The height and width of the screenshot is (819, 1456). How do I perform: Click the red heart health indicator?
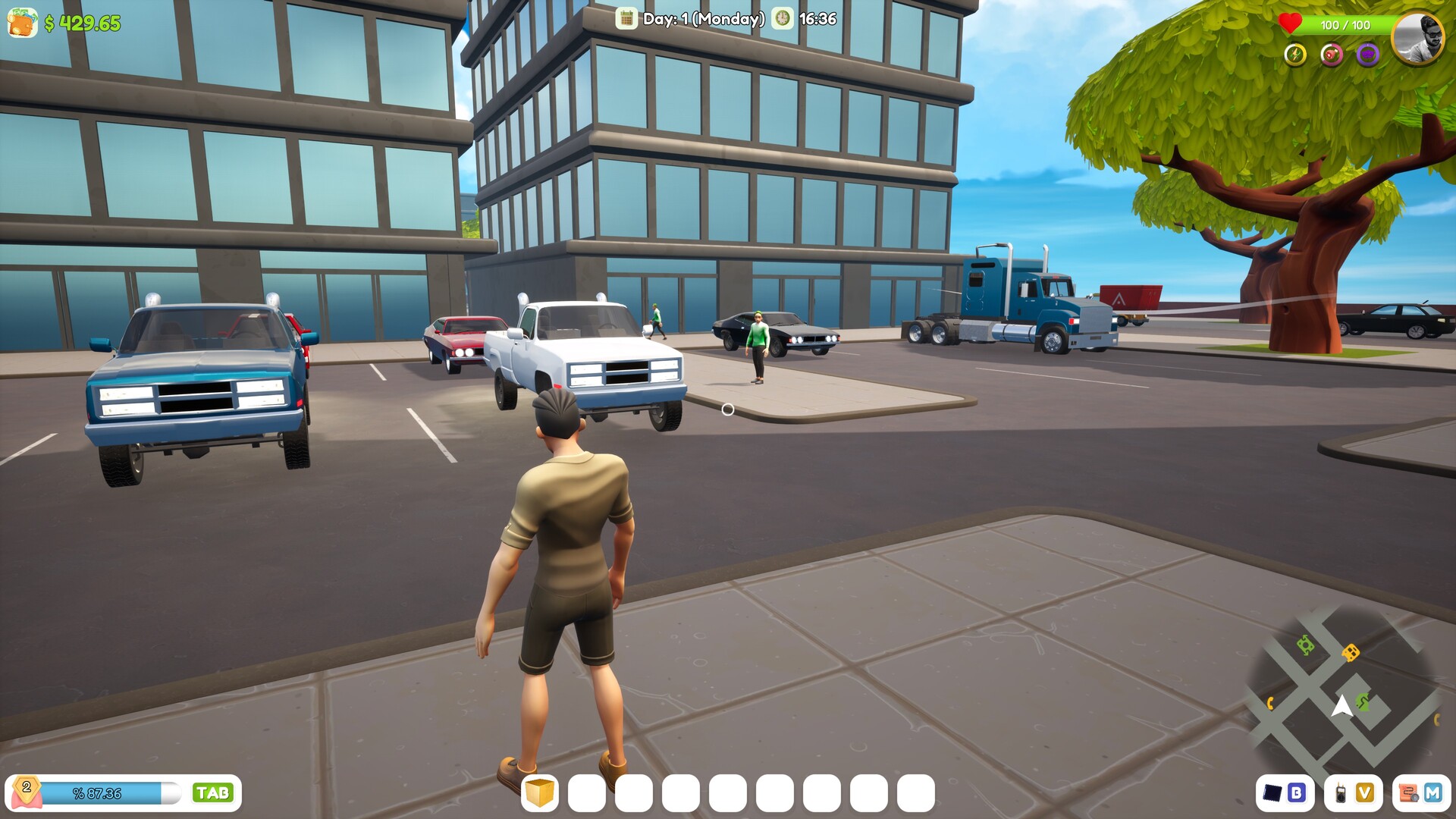coord(1289,24)
